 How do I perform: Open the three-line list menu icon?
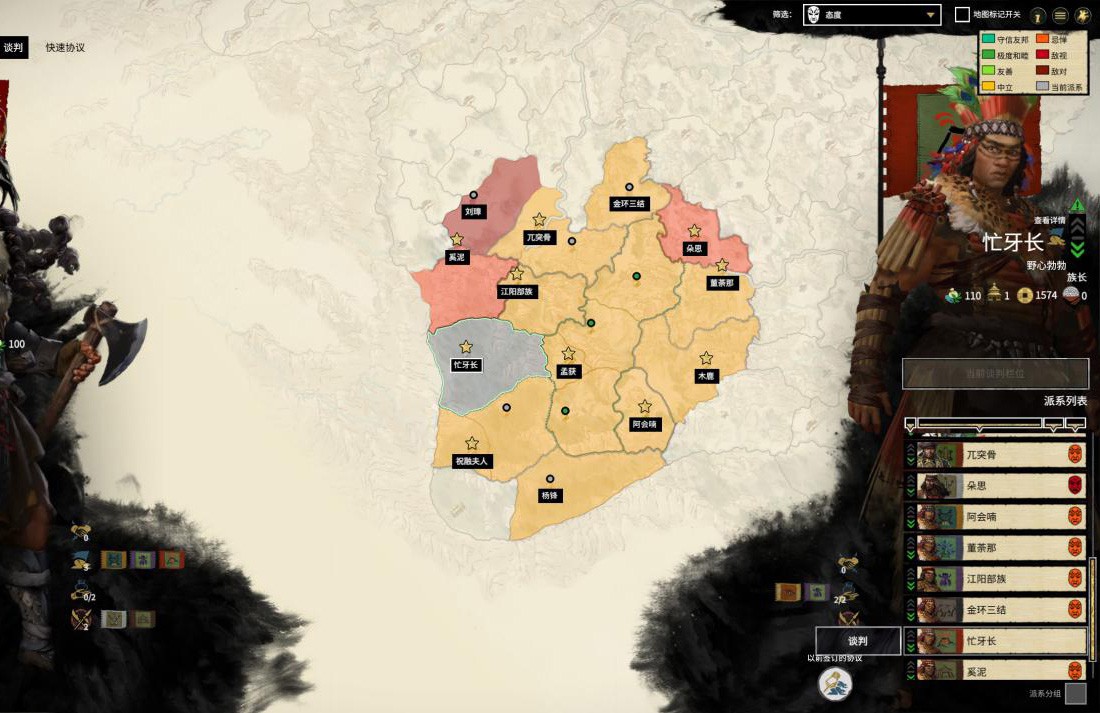[1060, 15]
